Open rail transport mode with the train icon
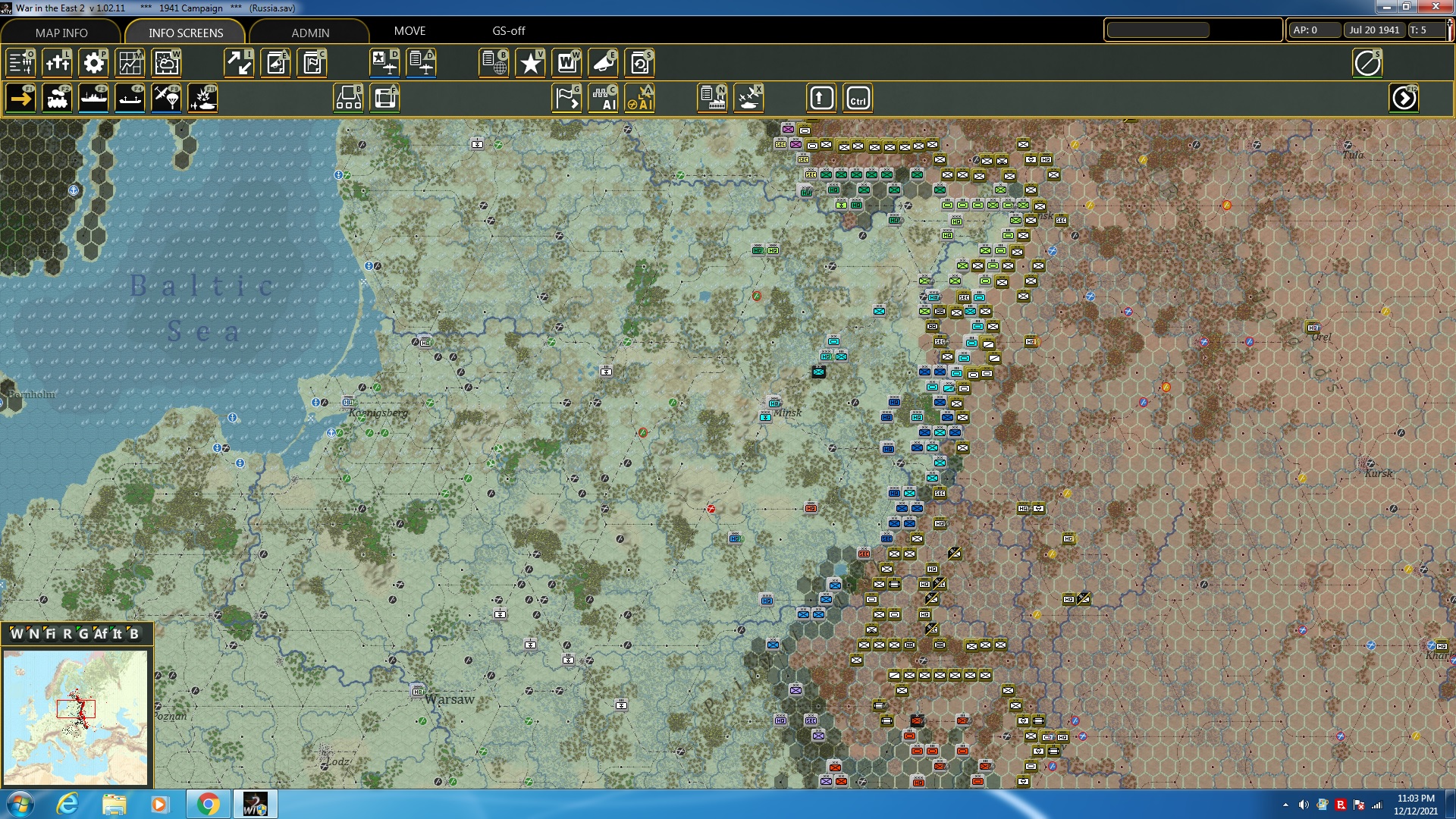Screen dimensions: 1456x819 point(58,98)
